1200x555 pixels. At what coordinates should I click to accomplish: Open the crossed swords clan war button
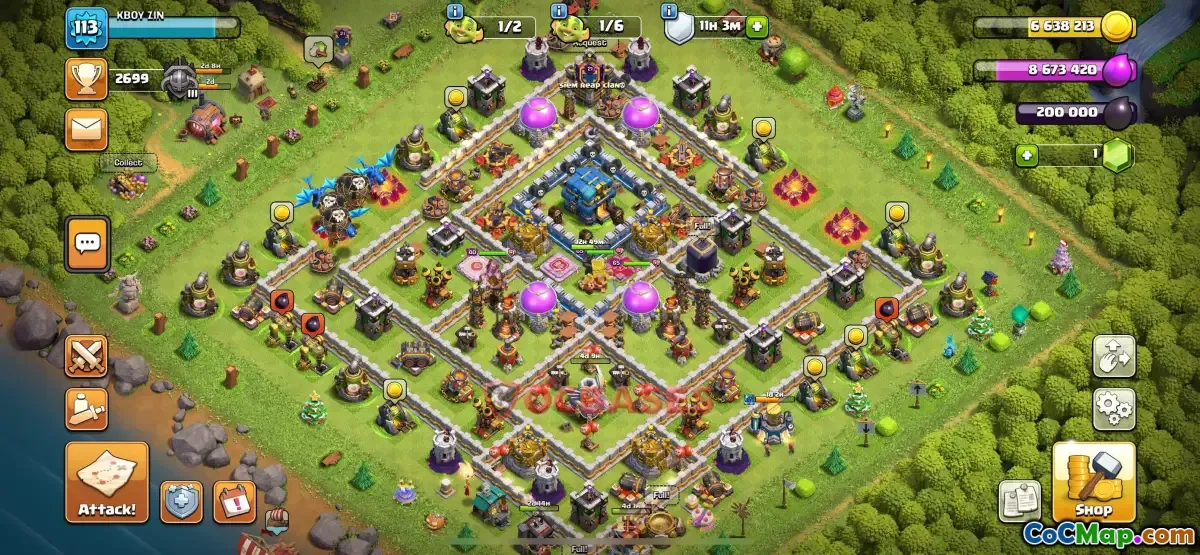(x=86, y=356)
